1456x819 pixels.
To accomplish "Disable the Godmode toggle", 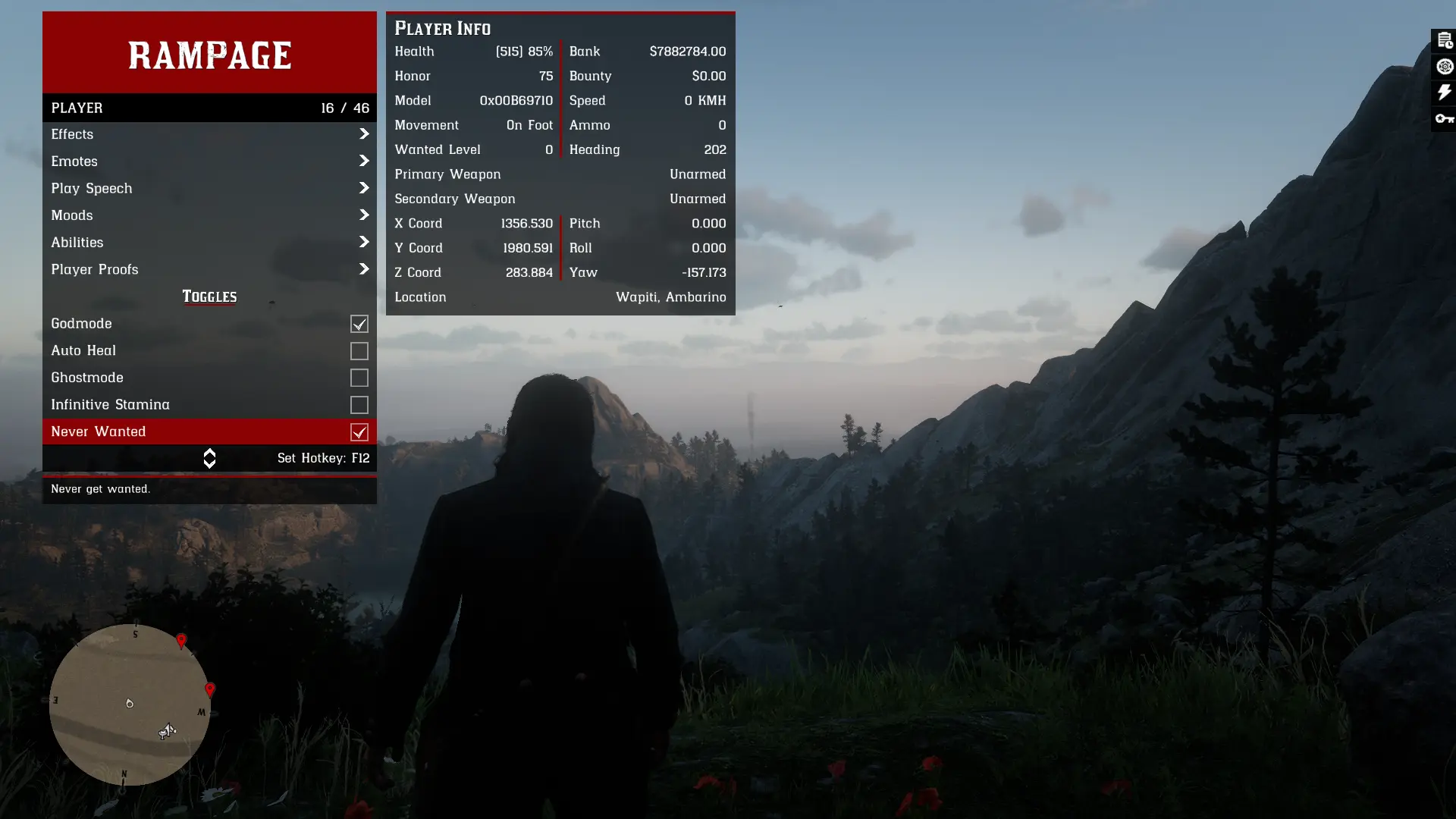I will tap(359, 324).
